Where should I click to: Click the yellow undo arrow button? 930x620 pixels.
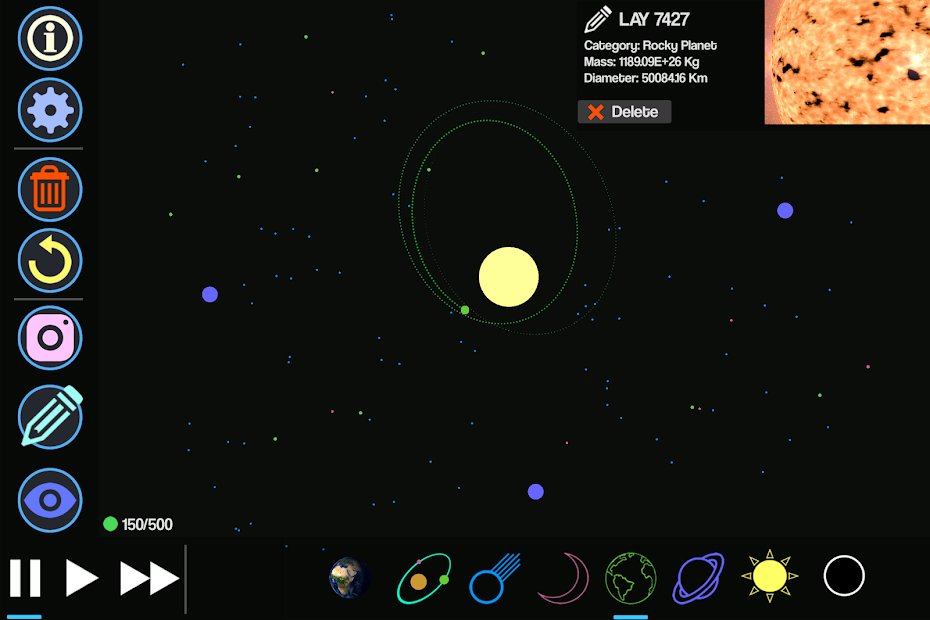49,260
